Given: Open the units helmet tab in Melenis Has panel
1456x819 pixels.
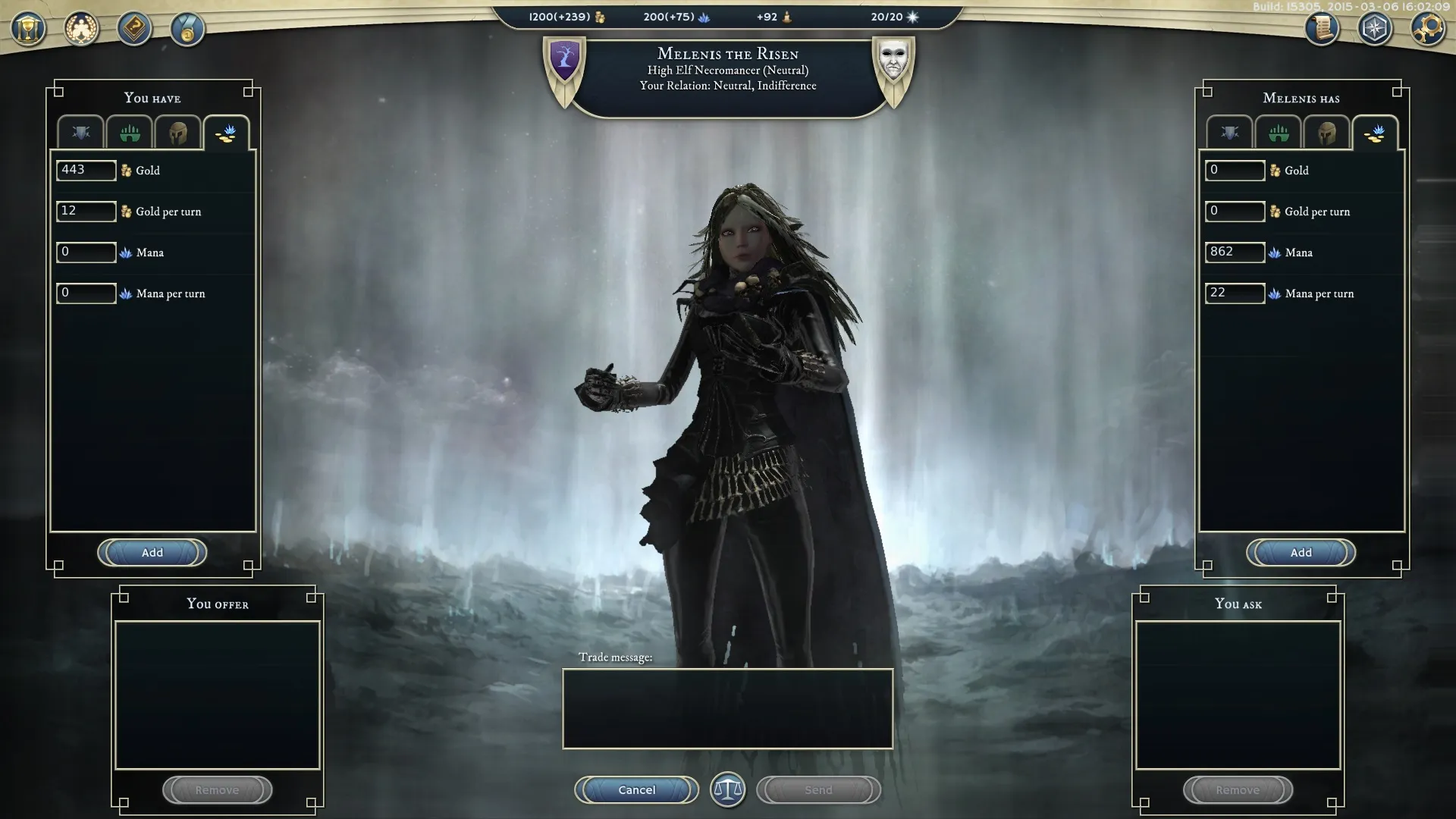Looking at the screenshot, I should 1326,133.
